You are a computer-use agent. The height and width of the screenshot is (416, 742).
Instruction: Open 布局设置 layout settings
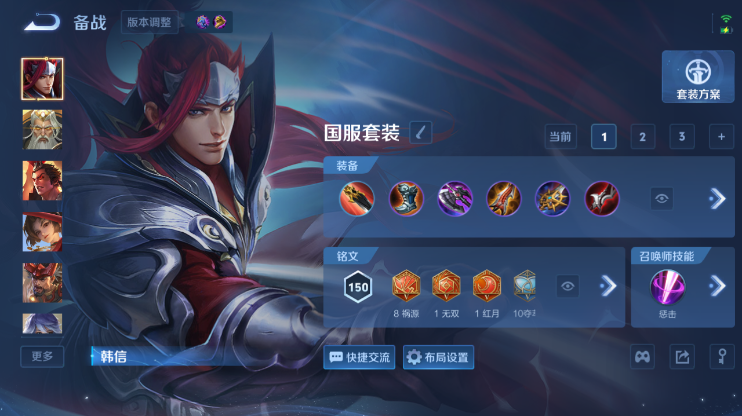(x=438, y=357)
